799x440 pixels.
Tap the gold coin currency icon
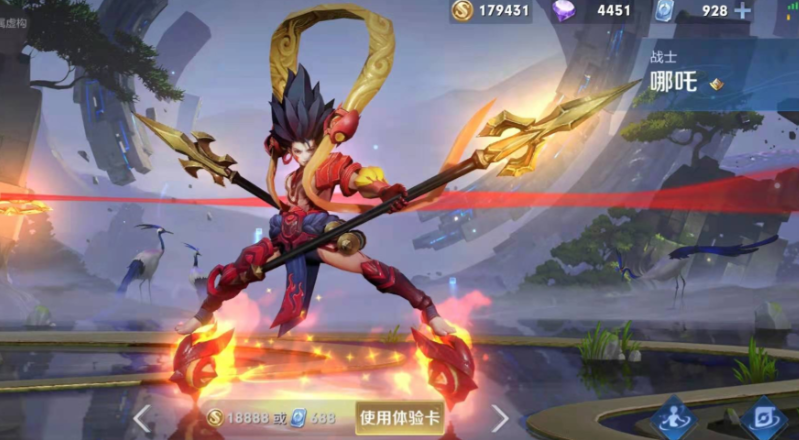pos(461,11)
